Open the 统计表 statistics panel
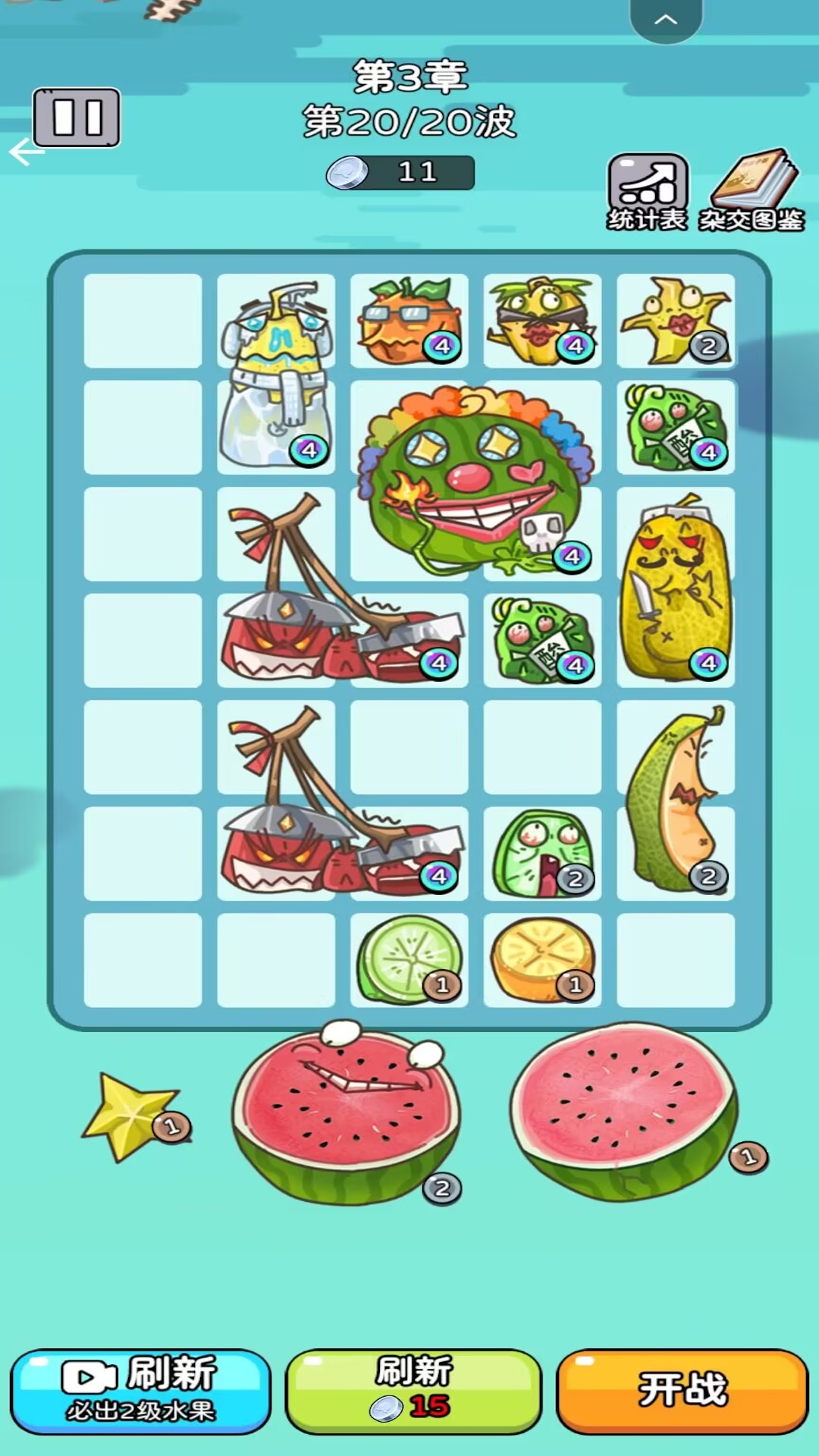 coord(648,191)
